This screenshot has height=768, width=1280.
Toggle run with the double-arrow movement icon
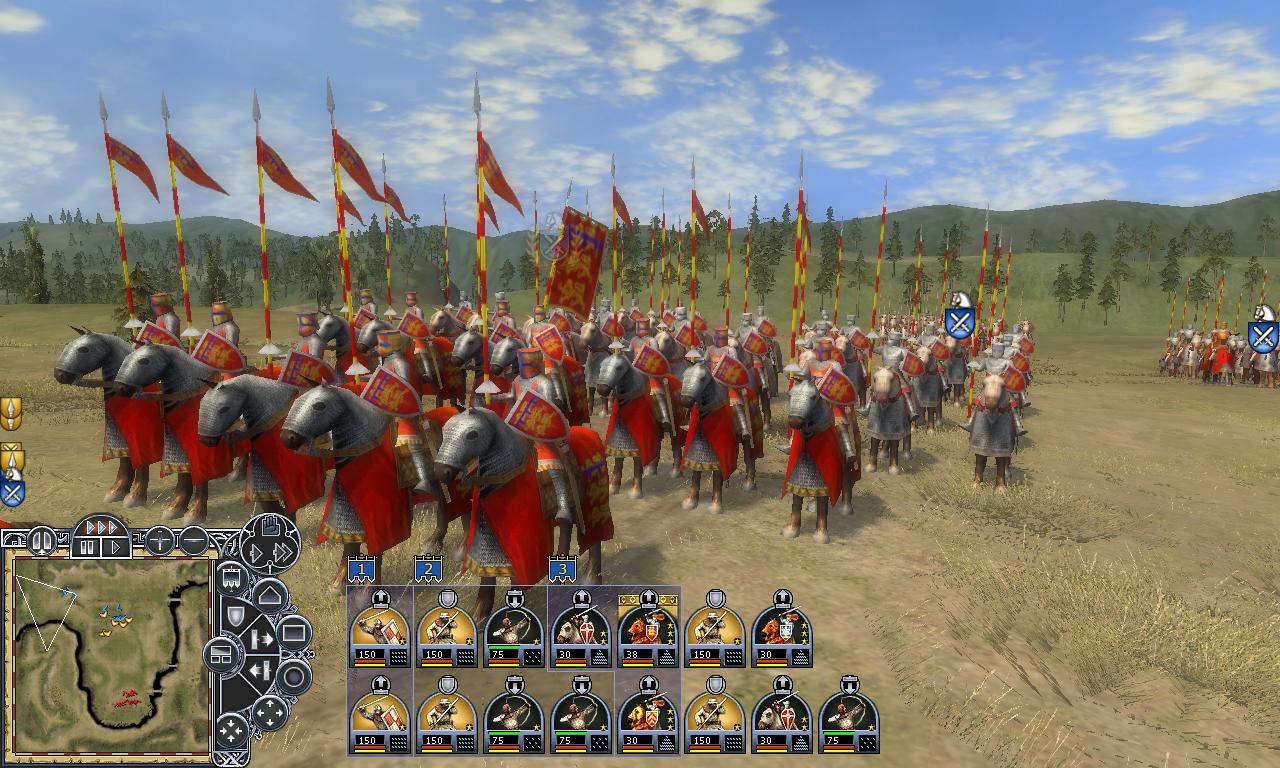[x=281, y=552]
